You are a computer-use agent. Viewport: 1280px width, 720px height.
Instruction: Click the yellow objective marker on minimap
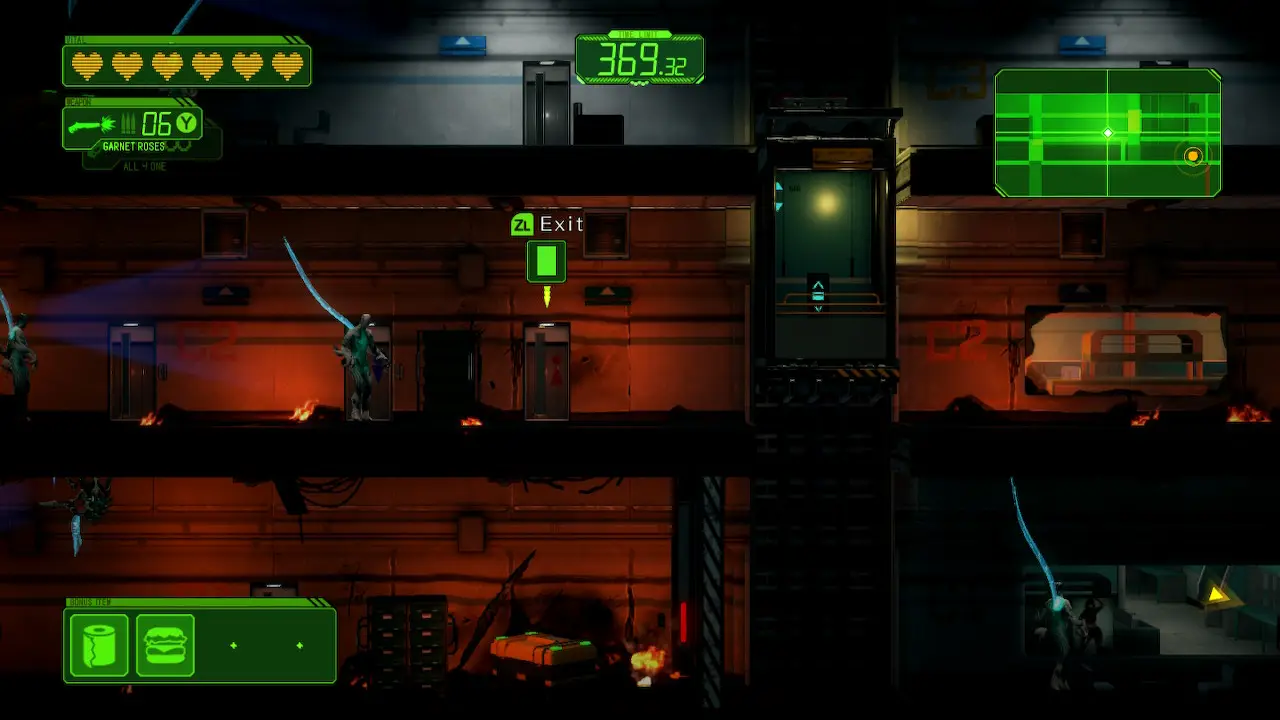point(1192,156)
